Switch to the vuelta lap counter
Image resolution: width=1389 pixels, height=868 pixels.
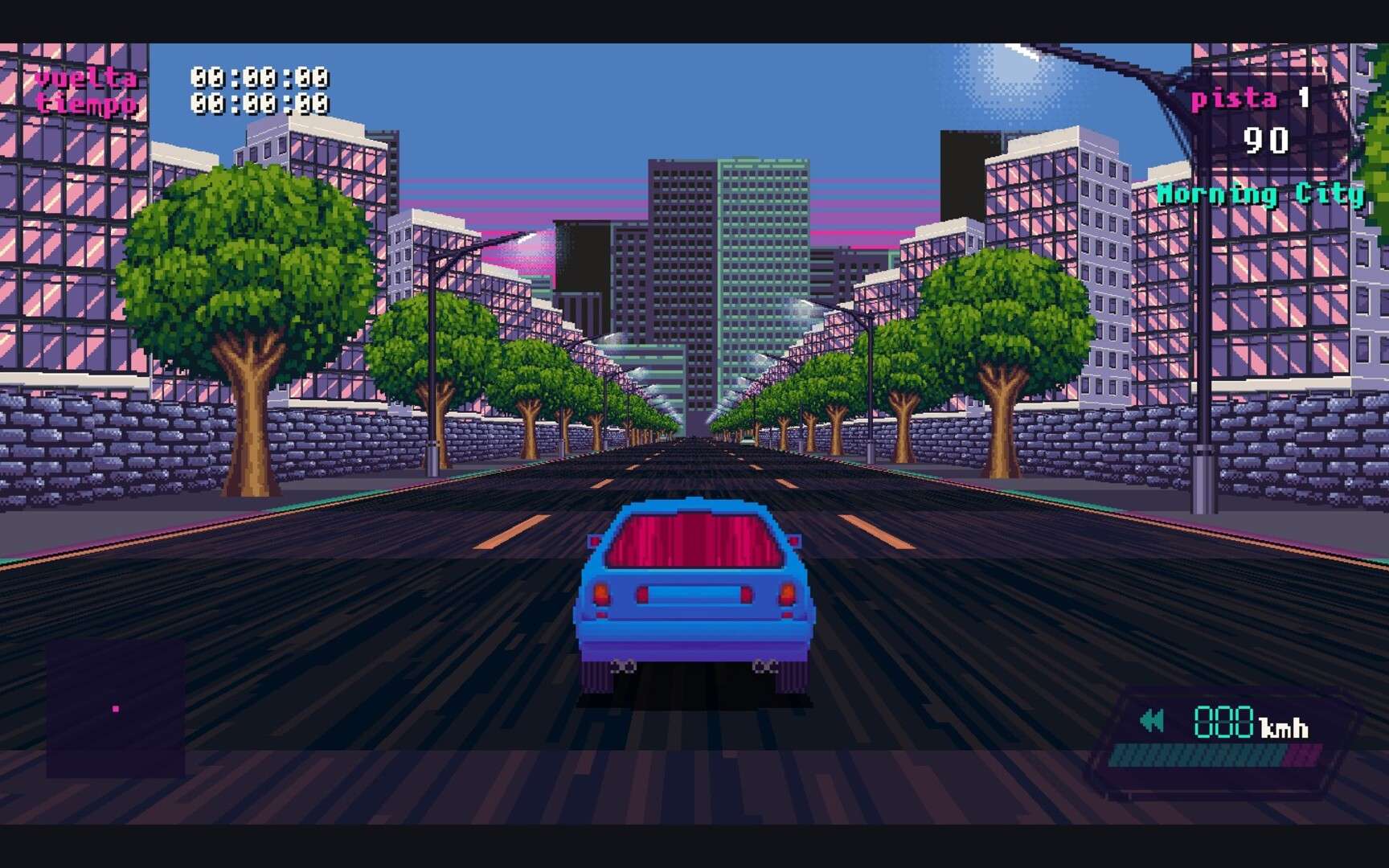[85, 76]
